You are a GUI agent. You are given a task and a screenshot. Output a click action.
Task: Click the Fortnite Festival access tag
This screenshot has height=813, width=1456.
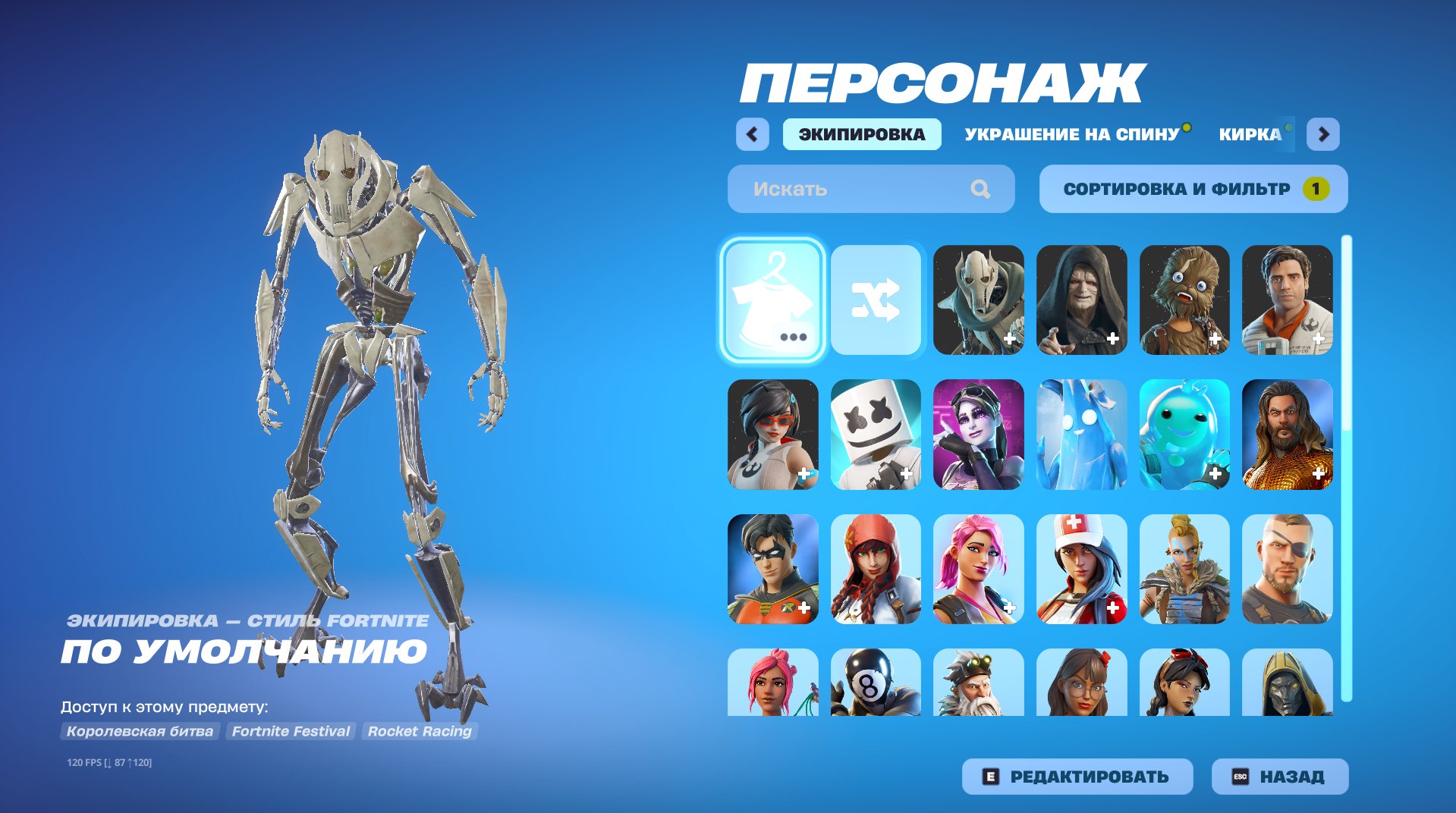tap(291, 731)
